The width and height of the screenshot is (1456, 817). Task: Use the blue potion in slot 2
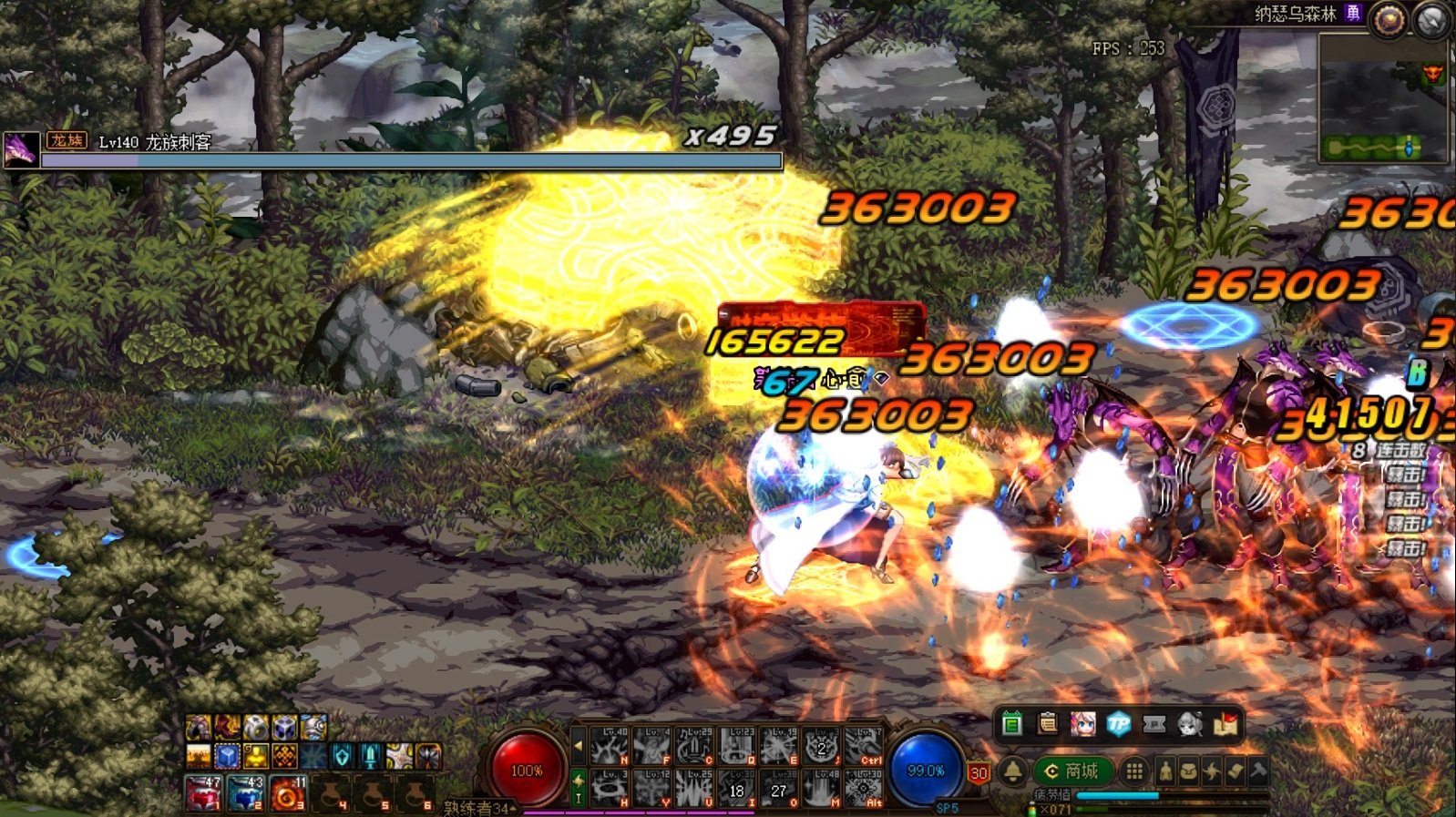coord(245,793)
